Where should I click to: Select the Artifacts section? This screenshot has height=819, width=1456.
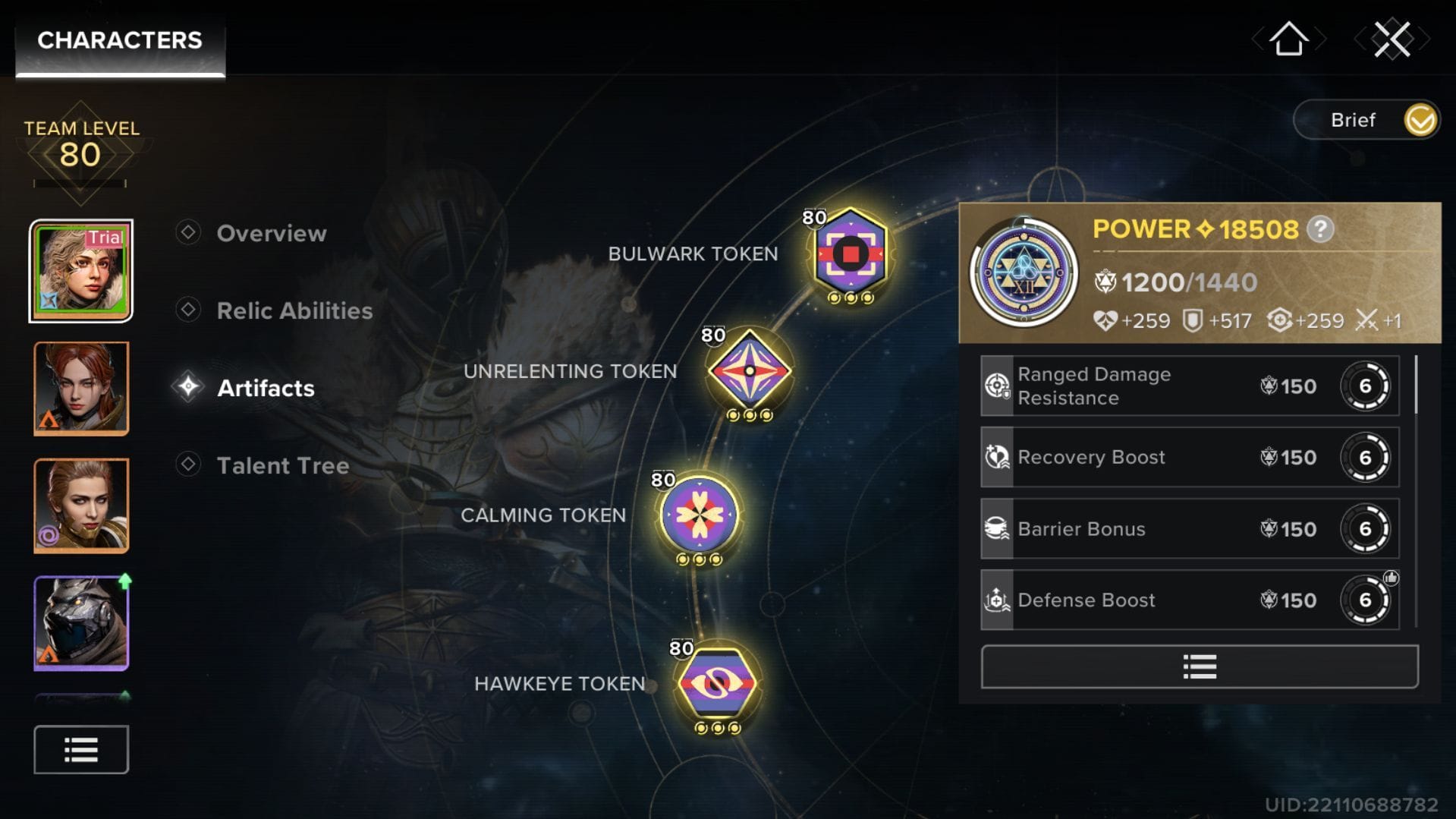[x=265, y=388]
